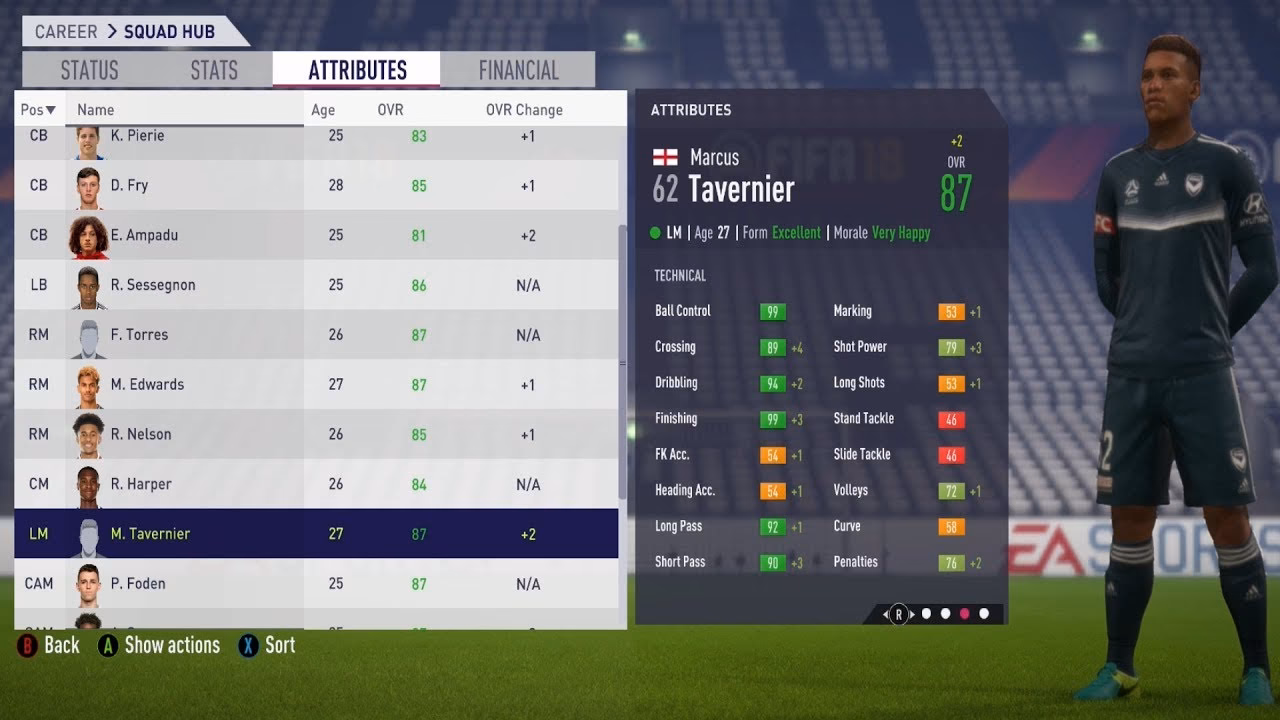Select the highlighted pink page dot
The image size is (1280, 720).
[964, 614]
